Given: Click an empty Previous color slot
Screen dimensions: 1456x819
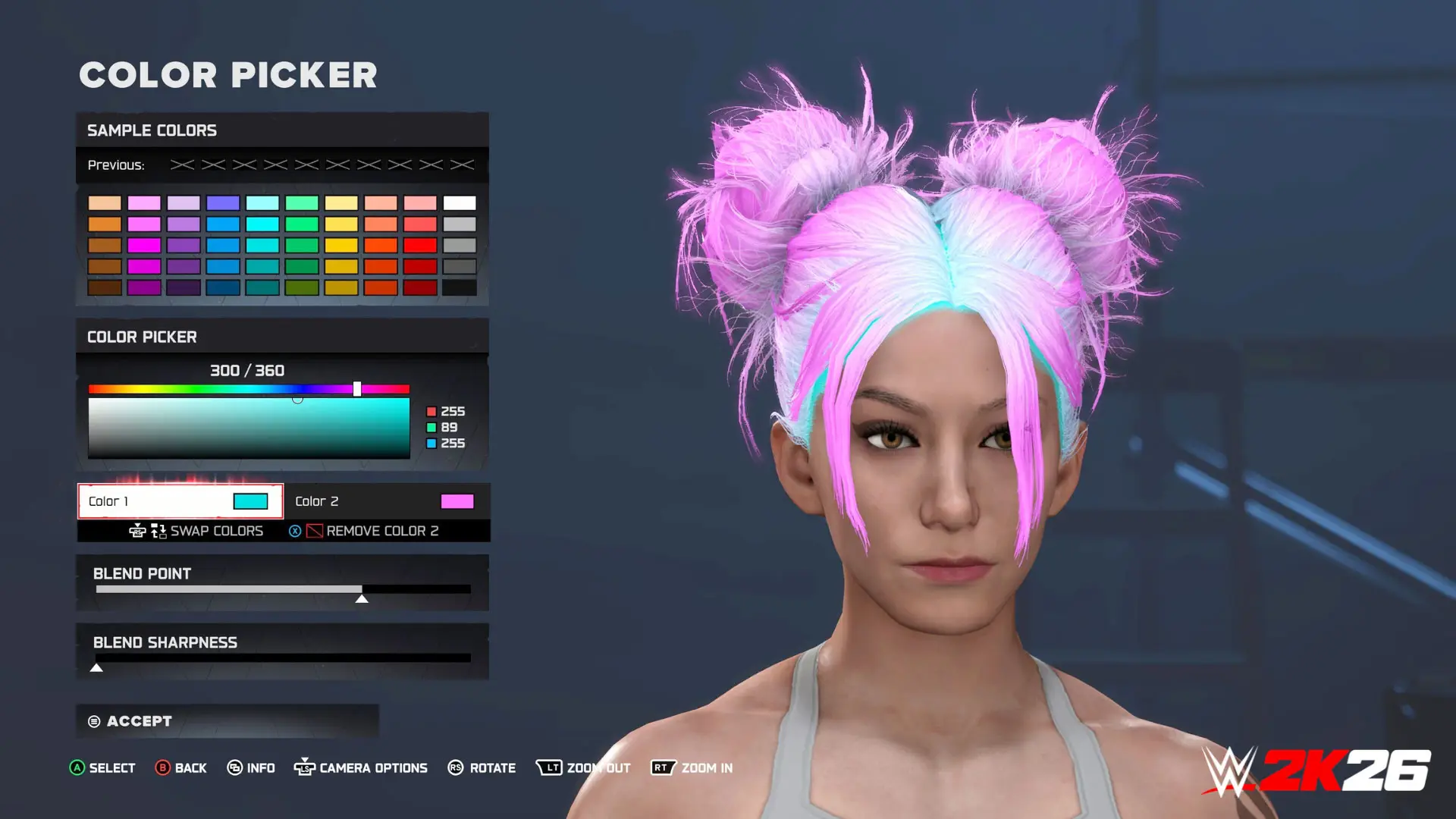Looking at the screenshot, I should pyautogui.click(x=183, y=164).
